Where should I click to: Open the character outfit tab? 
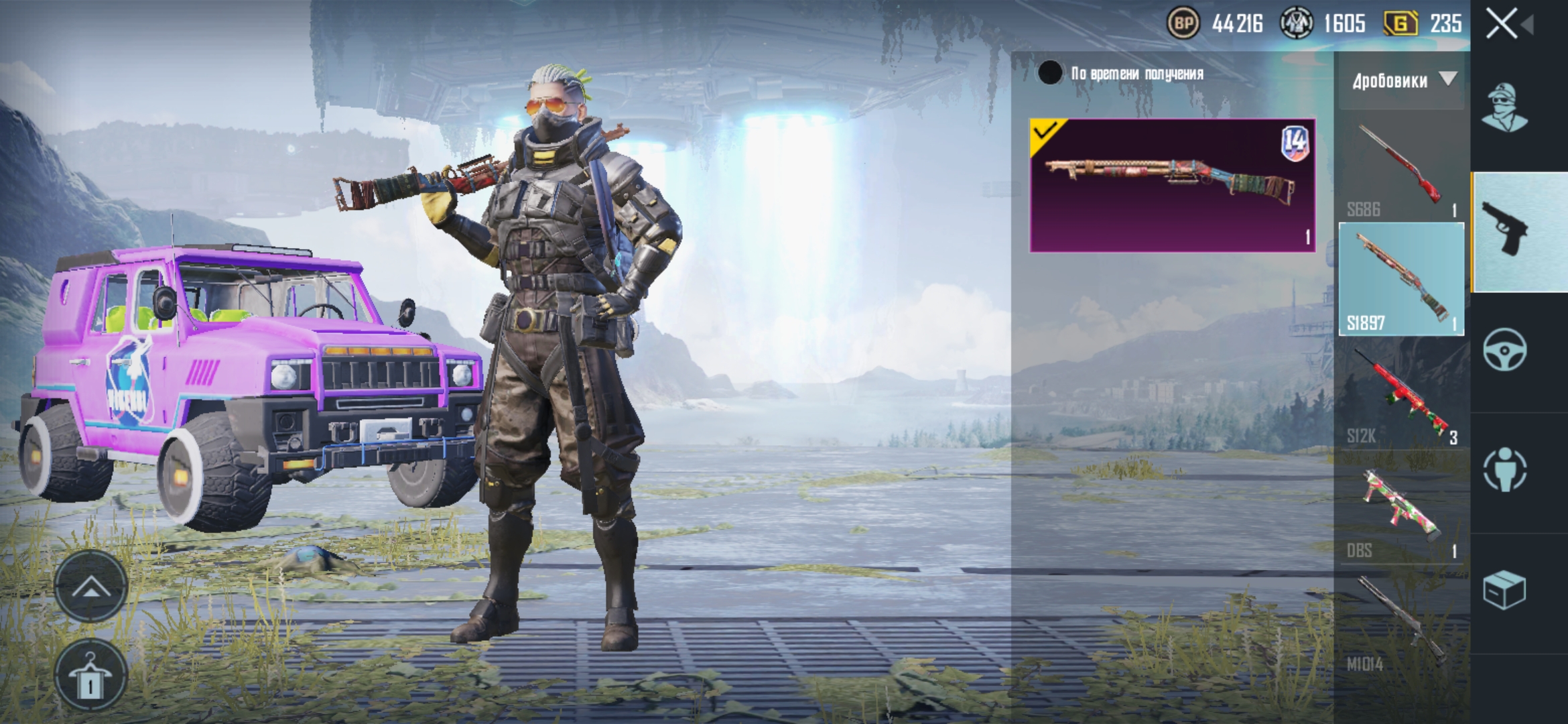pyautogui.click(x=1504, y=108)
